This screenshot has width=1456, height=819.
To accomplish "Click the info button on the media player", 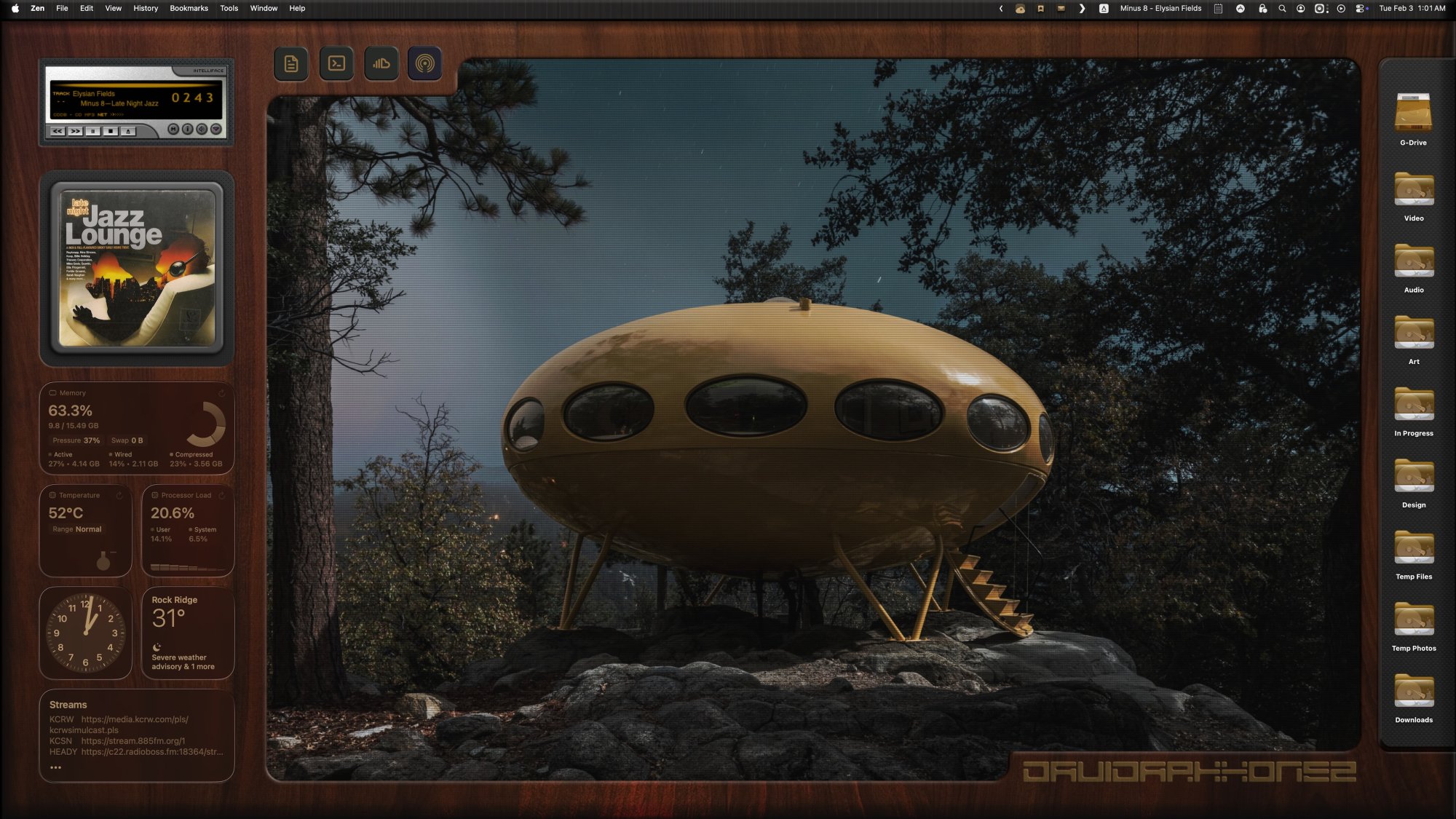I will point(187,131).
